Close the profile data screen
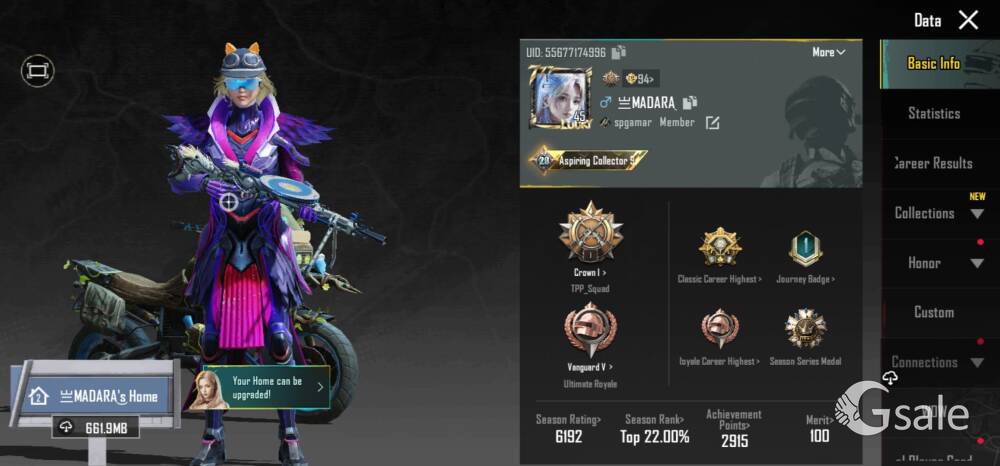 point(968,20)
